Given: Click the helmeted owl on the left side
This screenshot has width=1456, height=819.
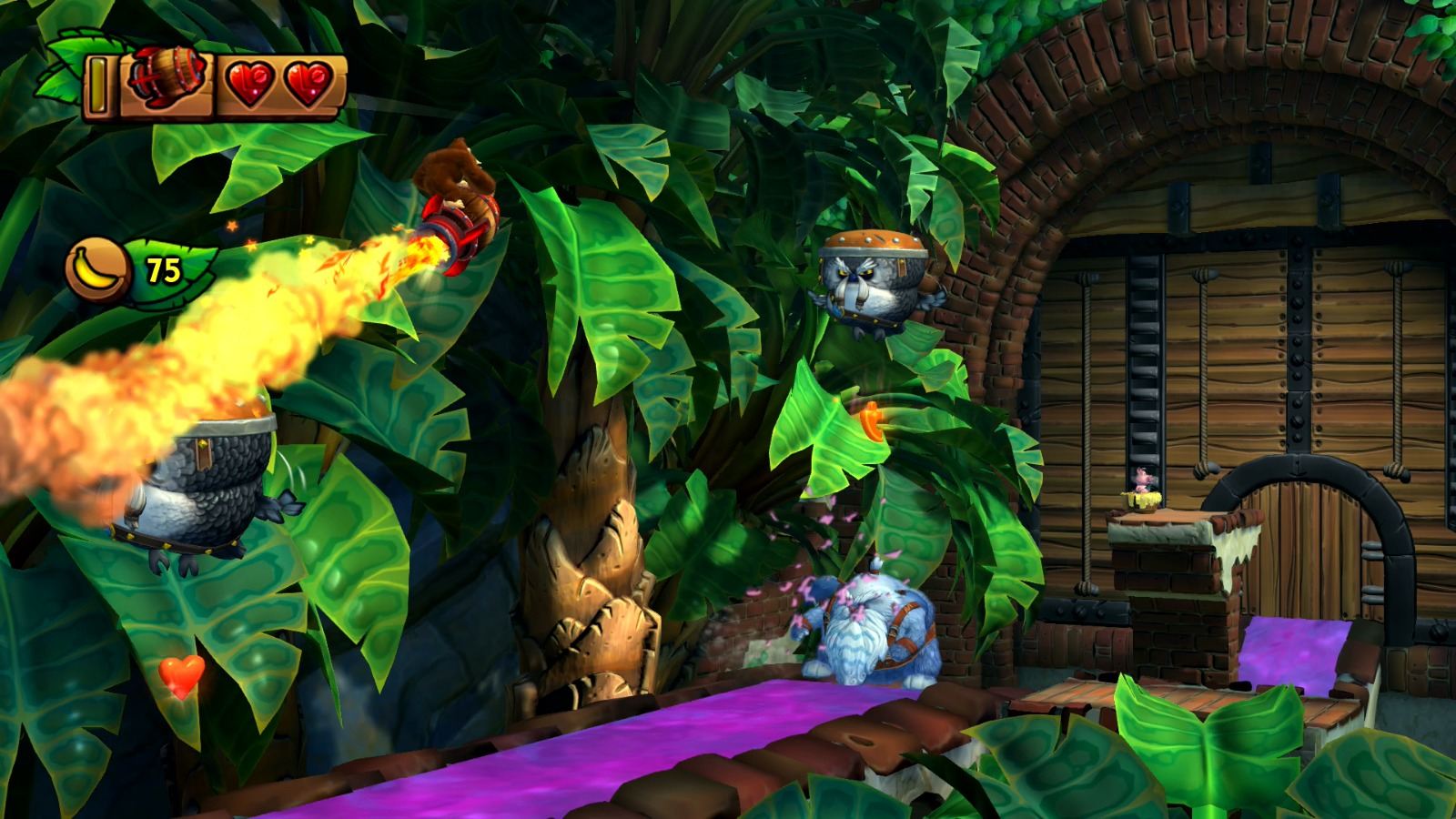Looking at the screenshot, I should click(196, 482).
